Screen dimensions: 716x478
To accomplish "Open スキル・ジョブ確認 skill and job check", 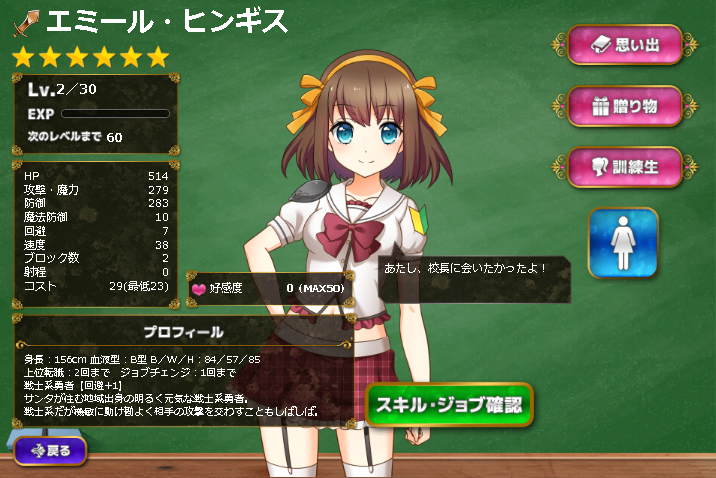I will click(448, 405).
